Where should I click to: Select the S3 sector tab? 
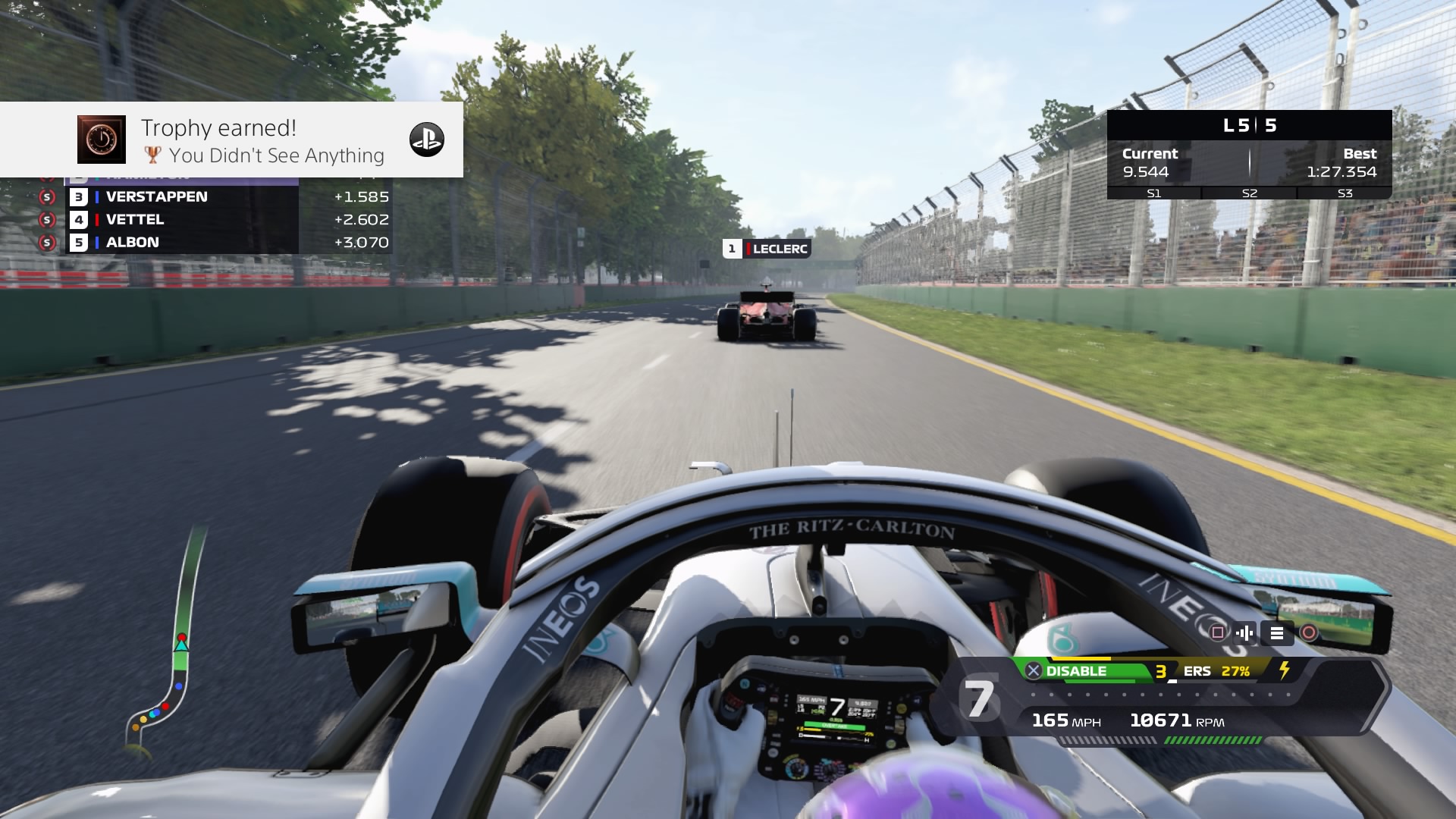point(1345,193)
